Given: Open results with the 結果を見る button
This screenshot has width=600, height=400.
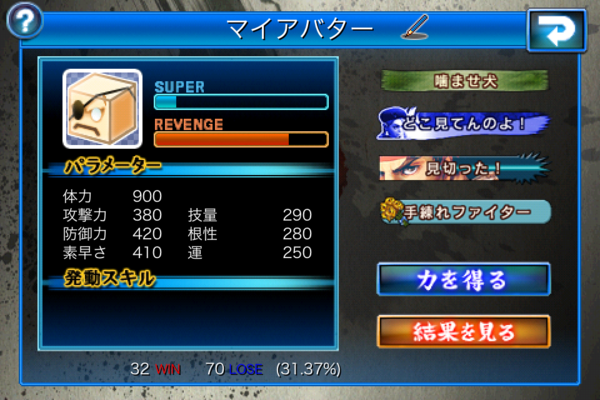Looking at the screenshot, I should 463,331.
